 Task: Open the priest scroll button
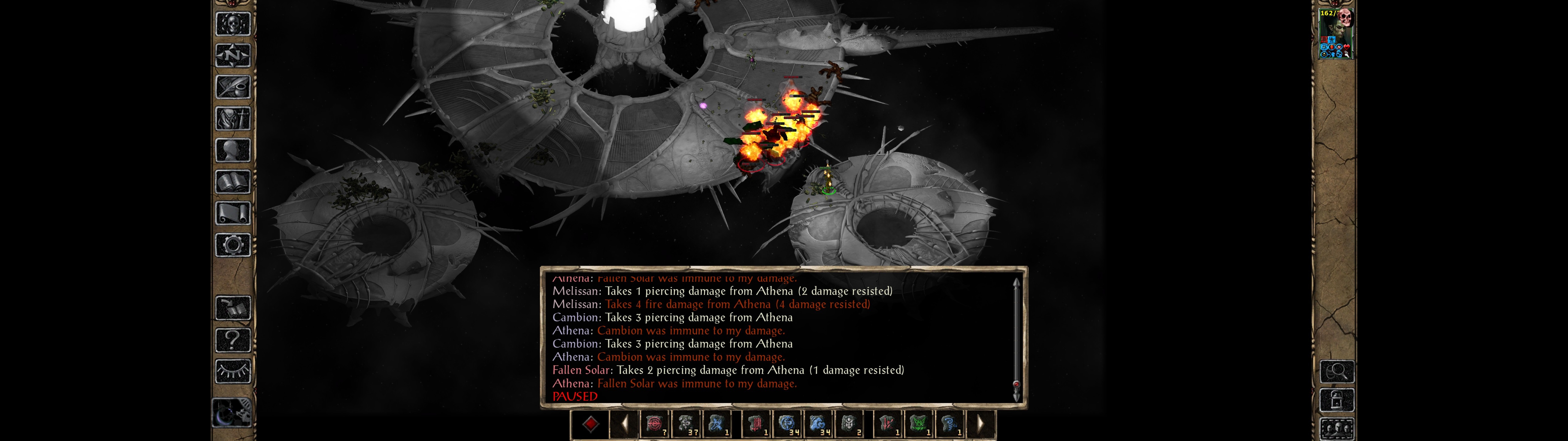(x=233, y=214)
